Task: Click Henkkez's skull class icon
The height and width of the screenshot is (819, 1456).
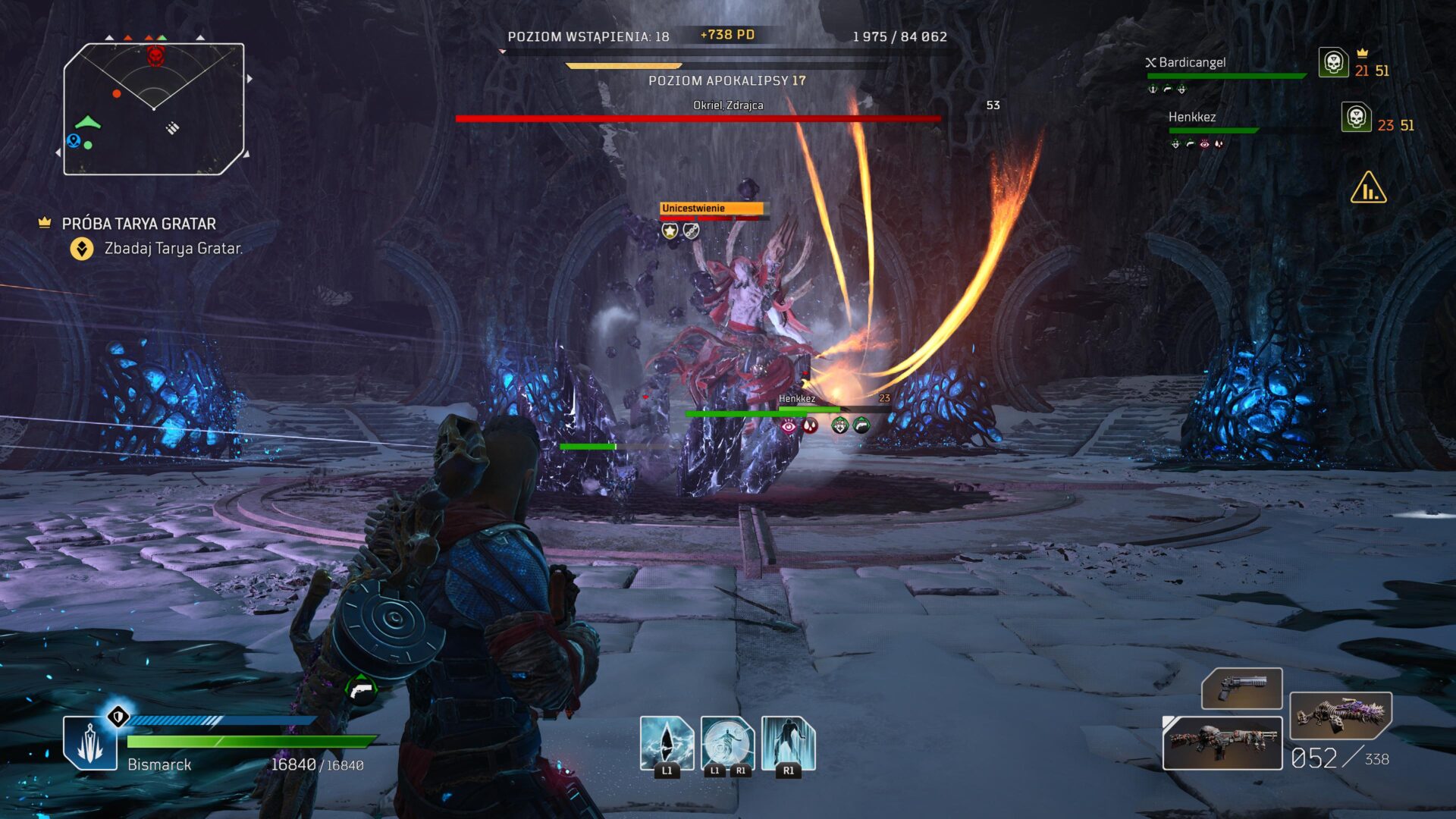Action: click(x=1356, y=118)
